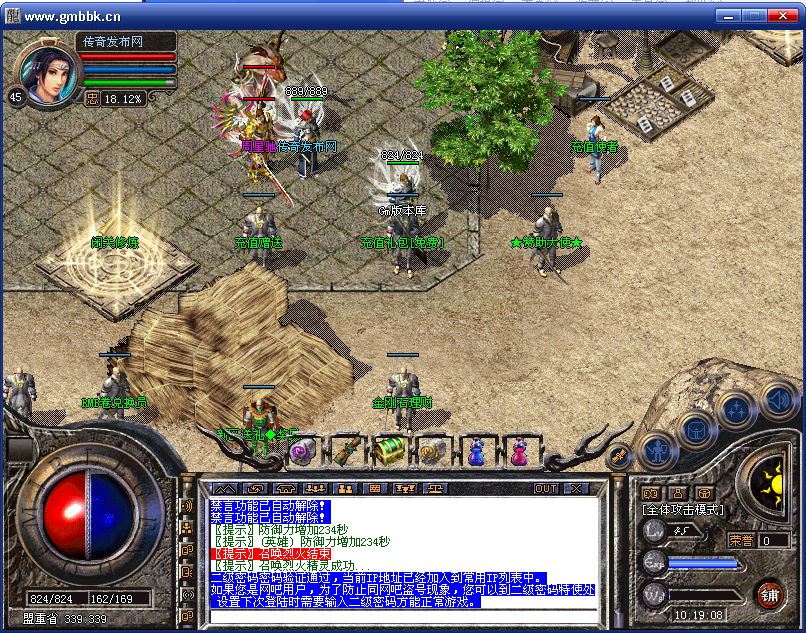Click the 荣誉 honor label button
This screenshot has height=633, width=806.
(x=742, y=540)
